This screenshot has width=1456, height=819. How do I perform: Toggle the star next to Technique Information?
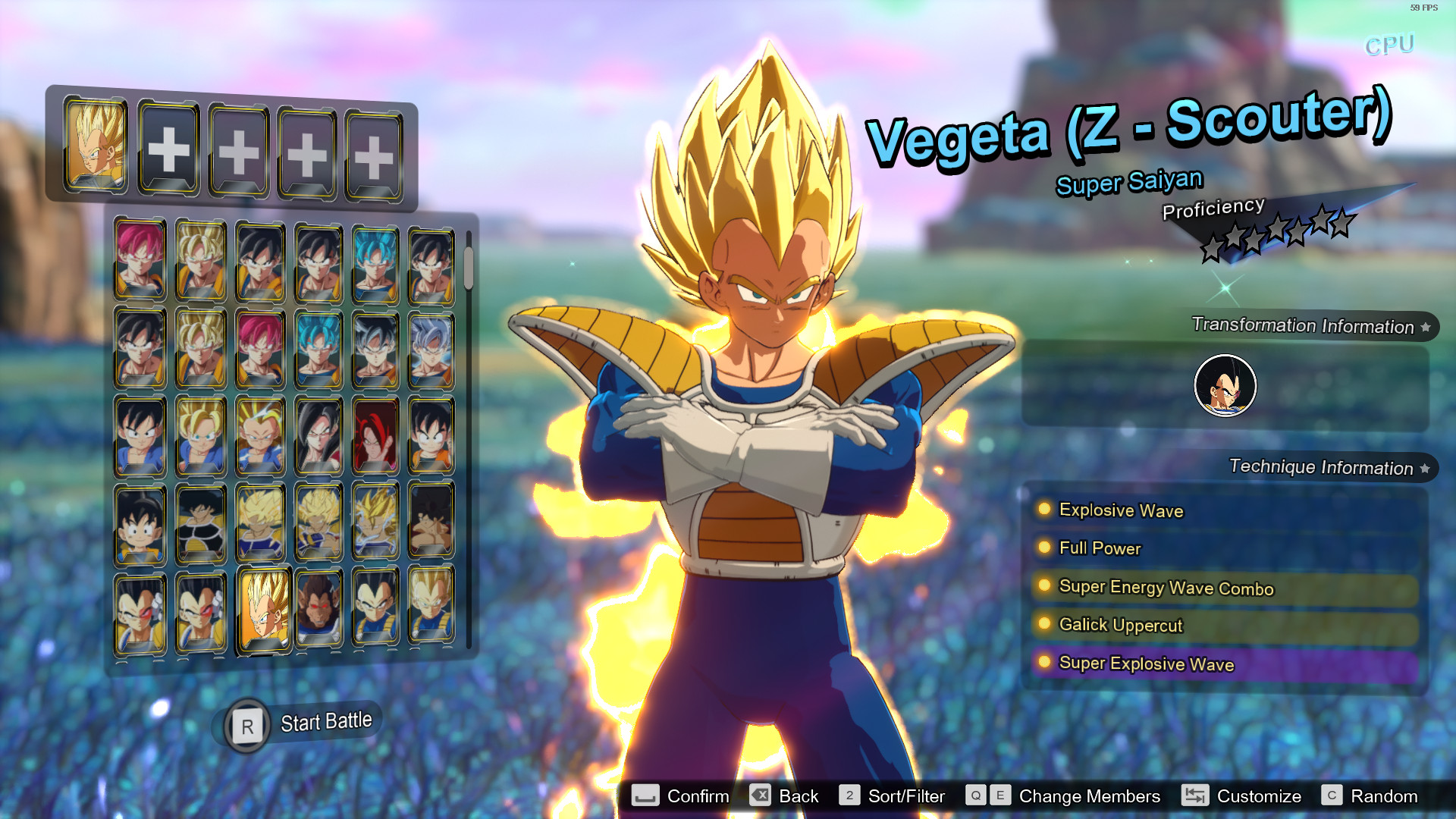pos(1424,468)
